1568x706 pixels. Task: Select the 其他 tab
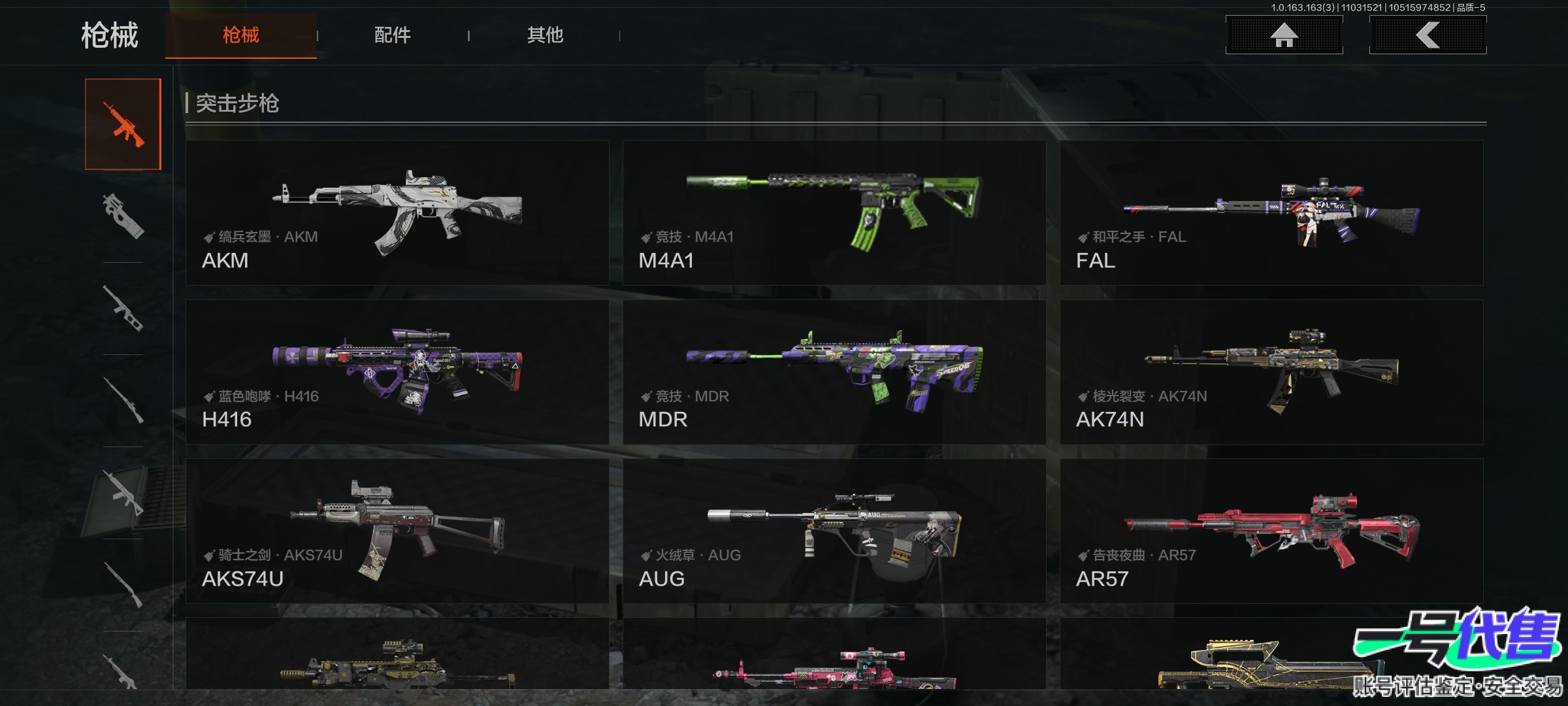click(545, 35)
